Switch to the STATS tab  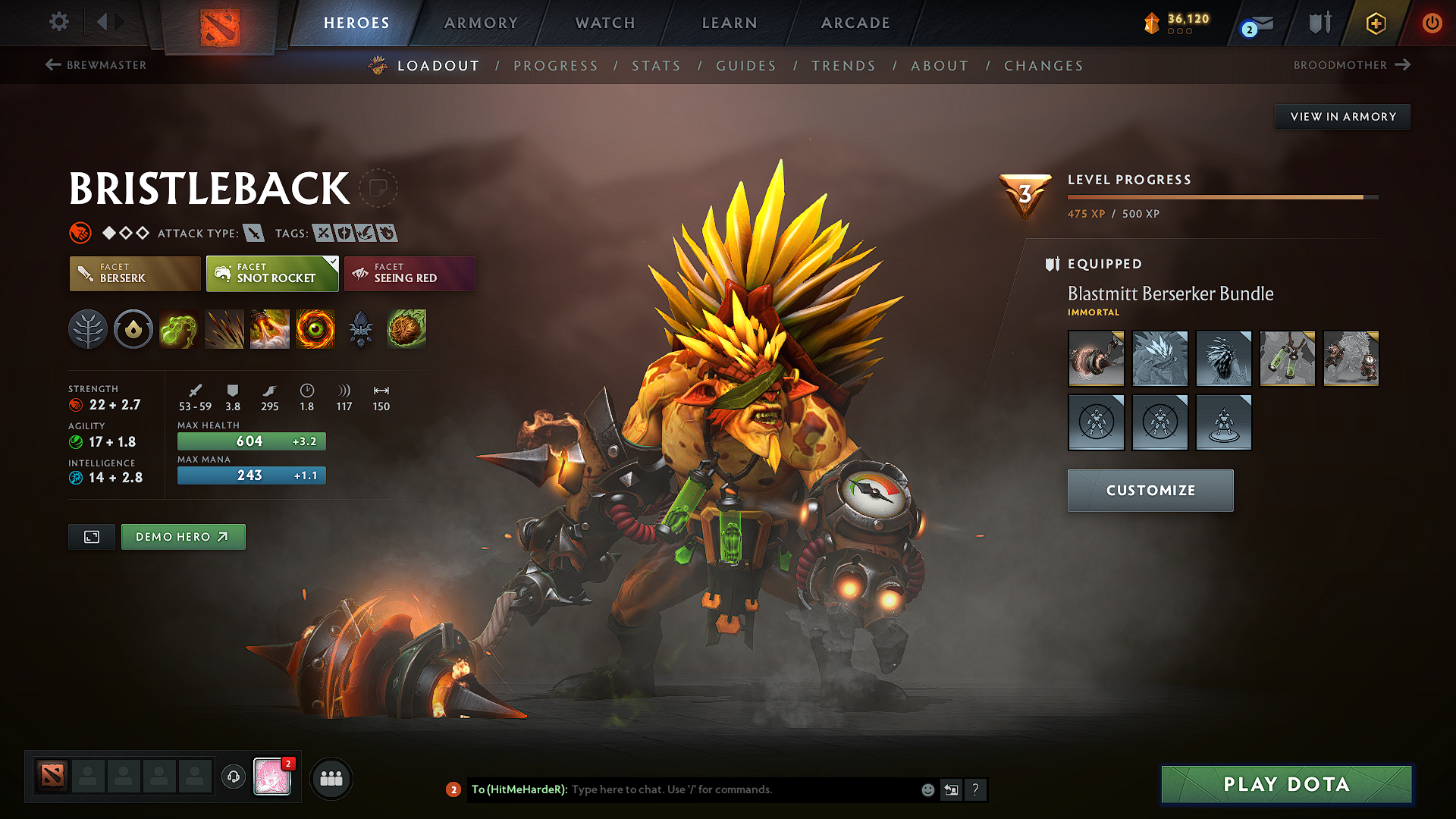[x=656, y=65]
